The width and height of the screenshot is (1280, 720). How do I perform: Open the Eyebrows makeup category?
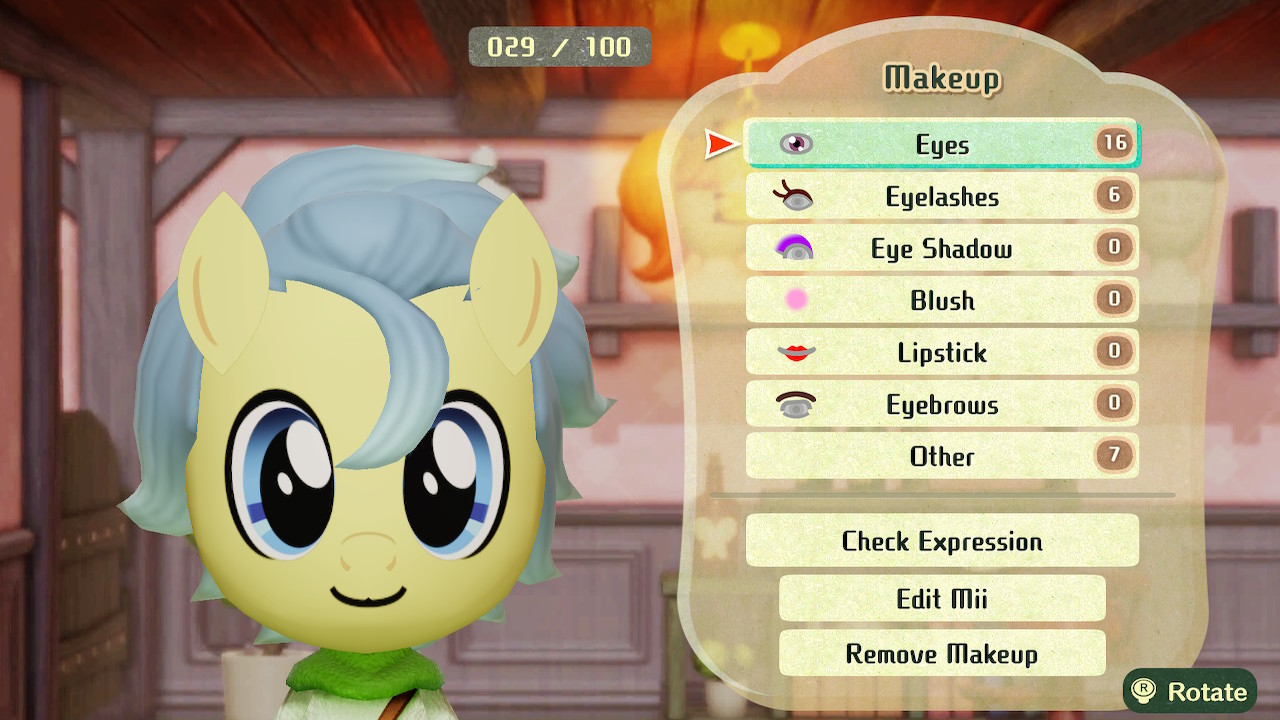tap(941, 405)
